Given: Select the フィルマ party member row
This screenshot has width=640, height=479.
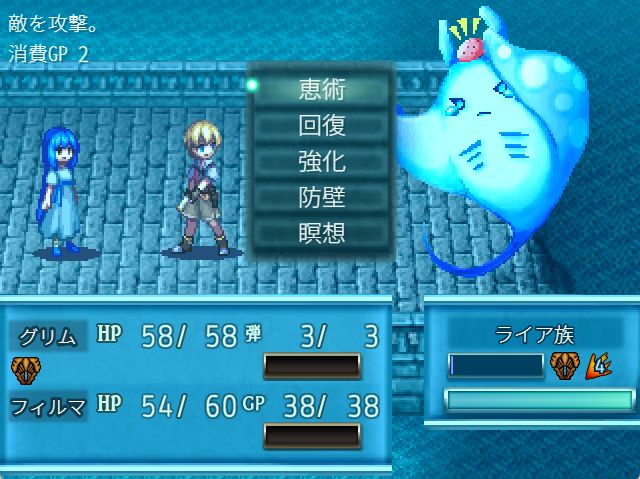Looking at the screenshot, I should [x=195, y=406].
